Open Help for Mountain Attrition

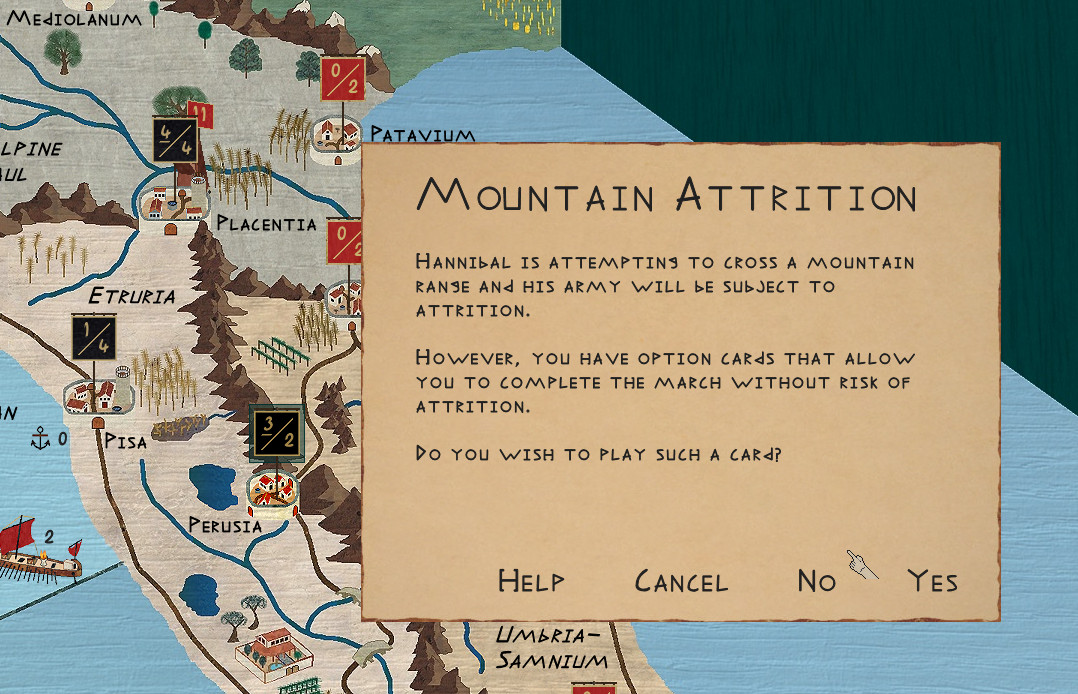click(531, 581)
